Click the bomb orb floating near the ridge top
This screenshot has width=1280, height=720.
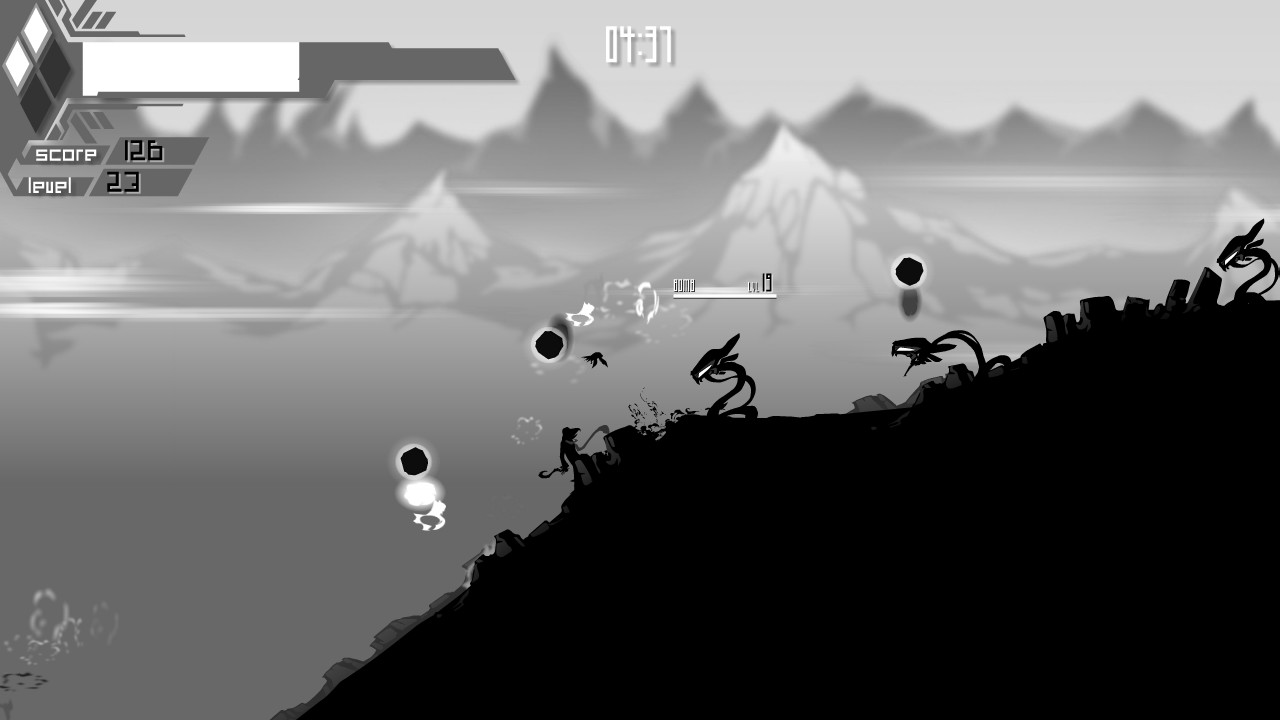(x=908, y=270)
